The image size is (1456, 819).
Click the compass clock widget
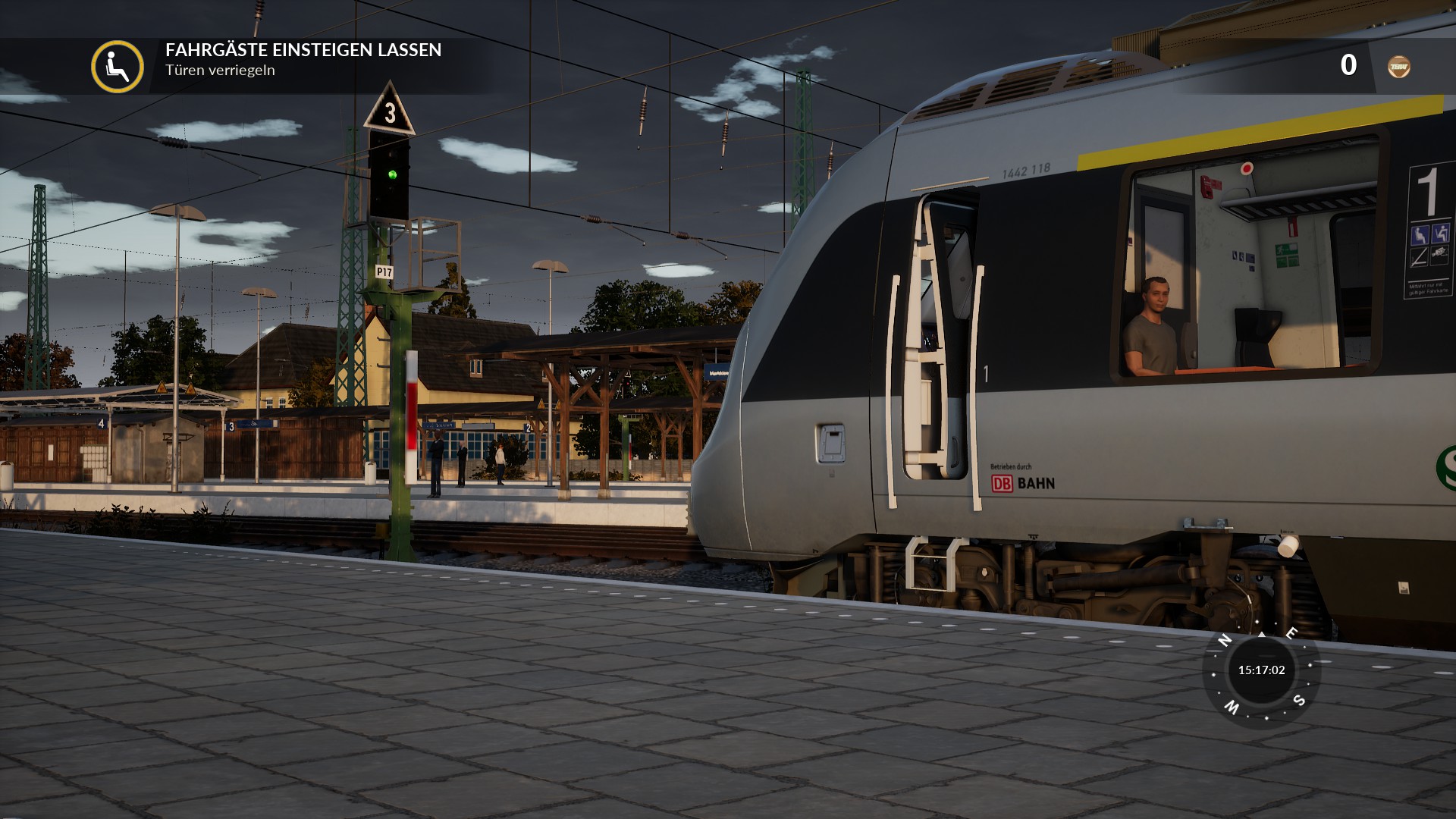pyautogui.click(x=1261, y=670)
